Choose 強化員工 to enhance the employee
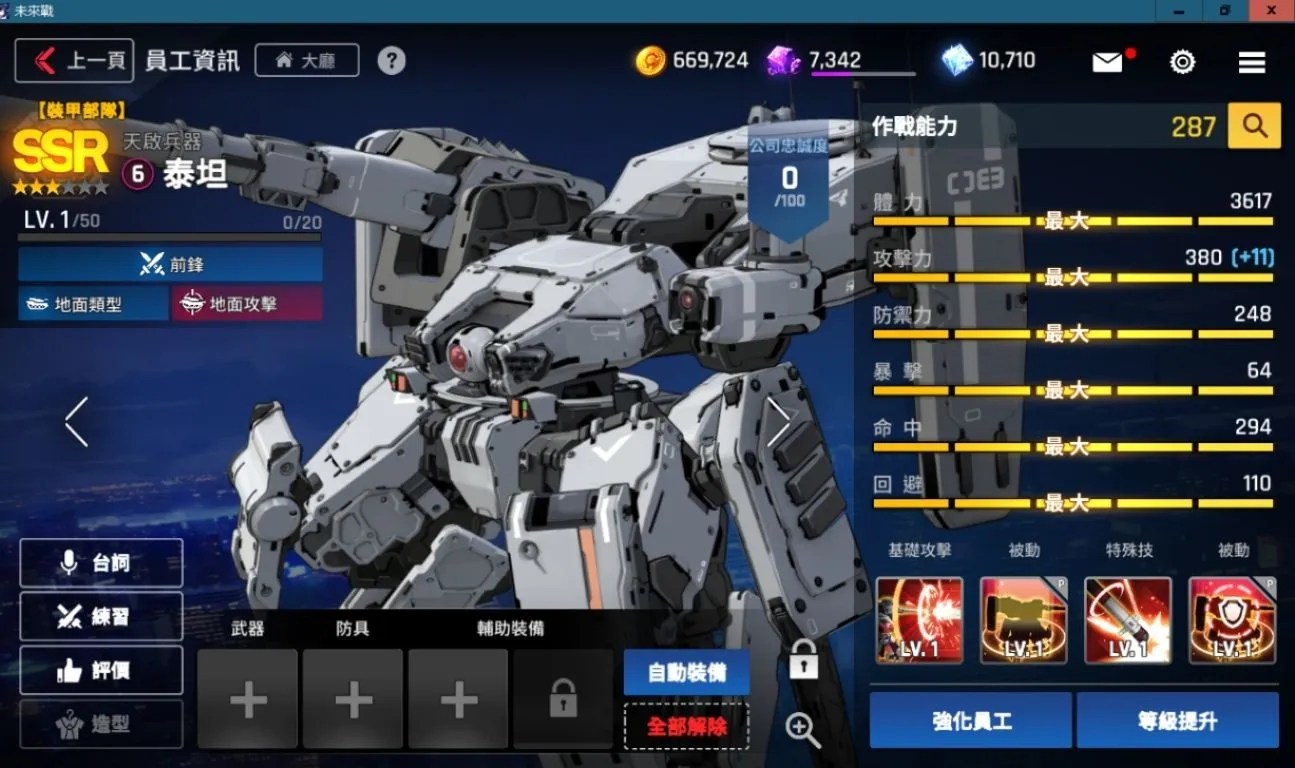This screenshot has width=1295, height=768. [970, 720]
